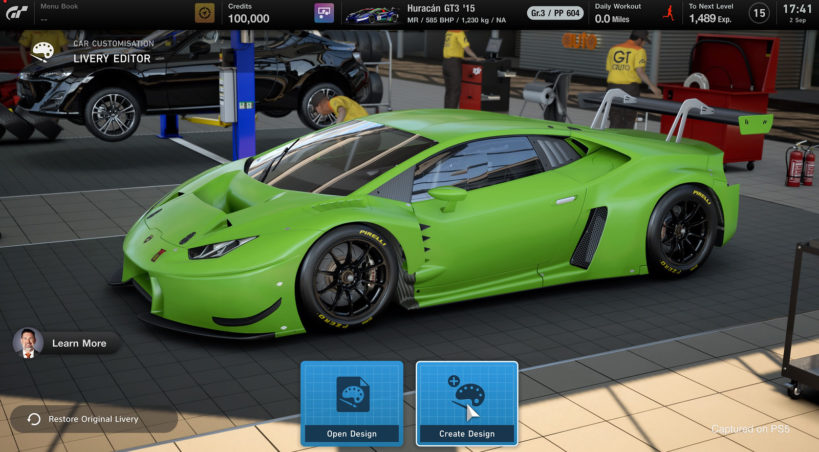
Task: Click the GT logo in top bar
Action: tap(17, 13)
